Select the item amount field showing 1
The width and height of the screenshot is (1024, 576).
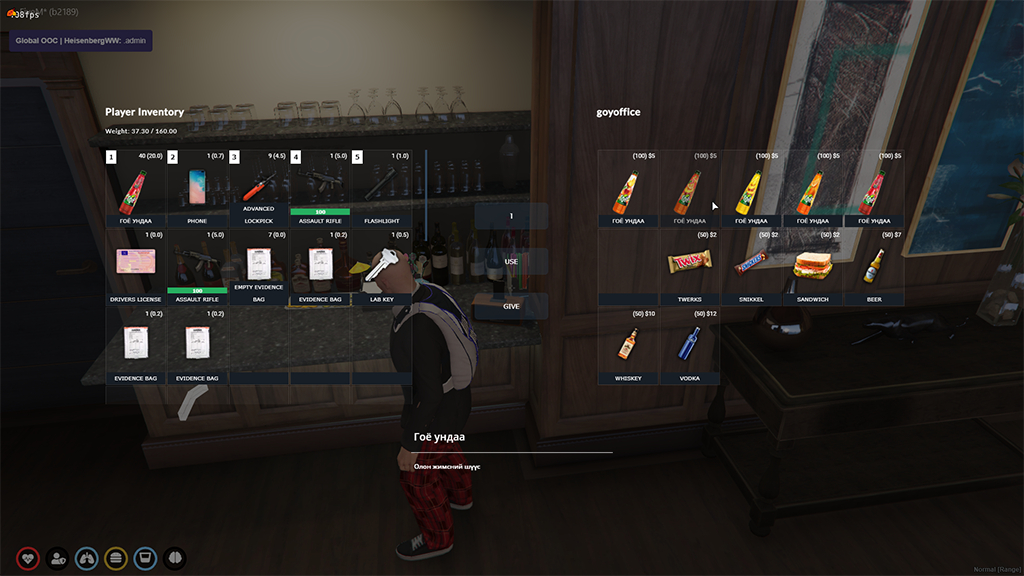point(511,216)
